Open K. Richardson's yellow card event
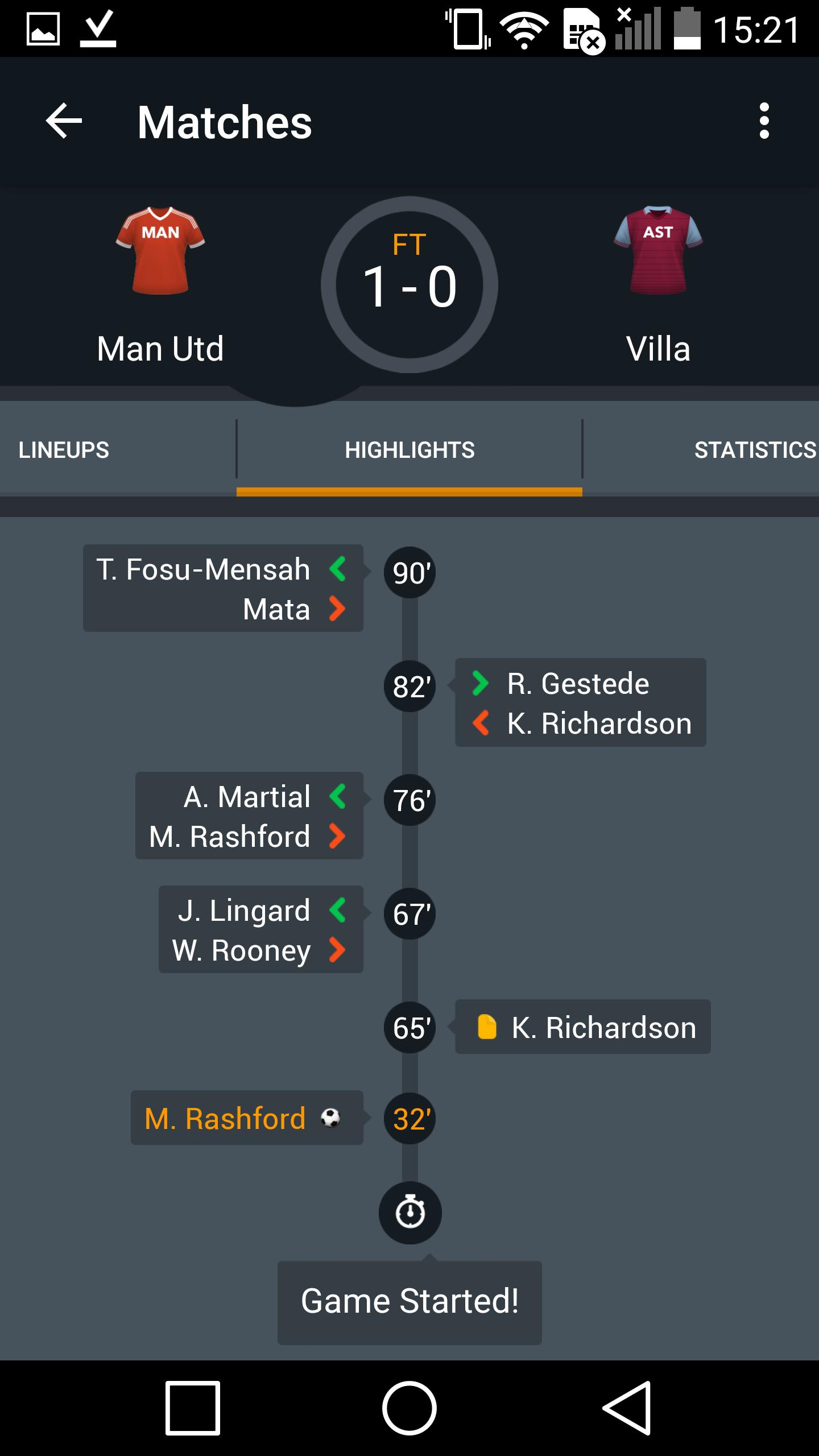The width and height of the screenshot is (819, 1456). tap(582, 1027)
